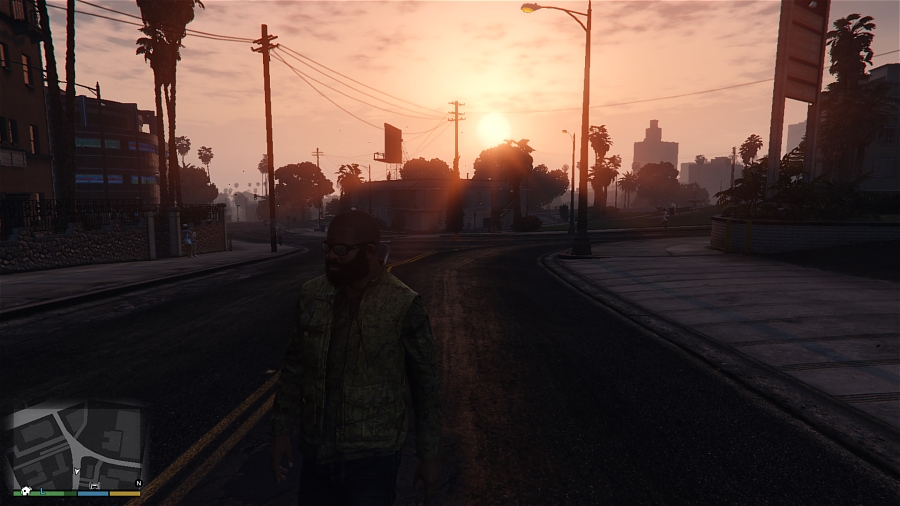The width and height of the screenshot is (900, 506).
Task: Select the white house marker on the minimap
Action: [x=26, y=491]
